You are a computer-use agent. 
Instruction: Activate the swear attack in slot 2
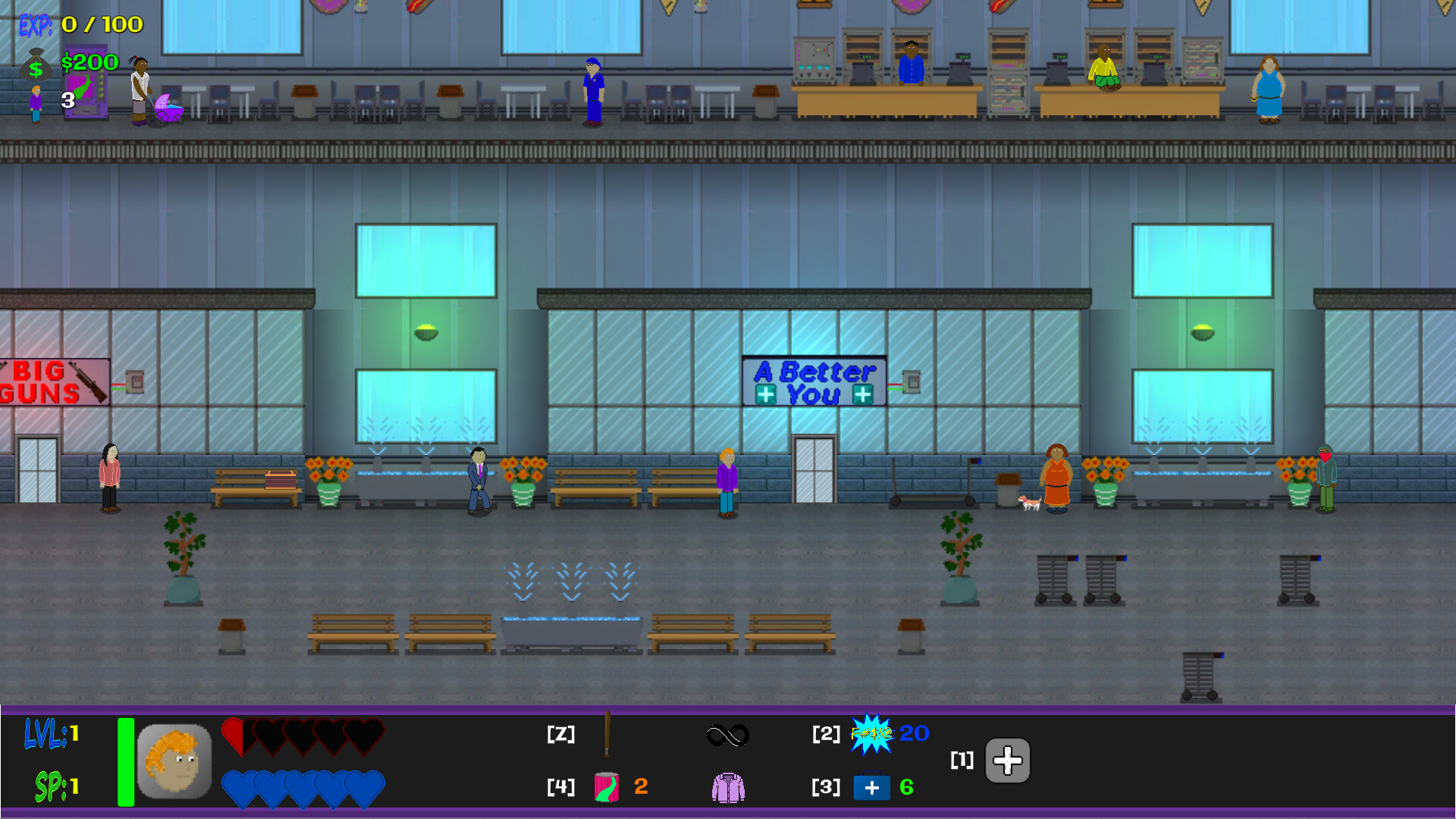coord(871,734)
